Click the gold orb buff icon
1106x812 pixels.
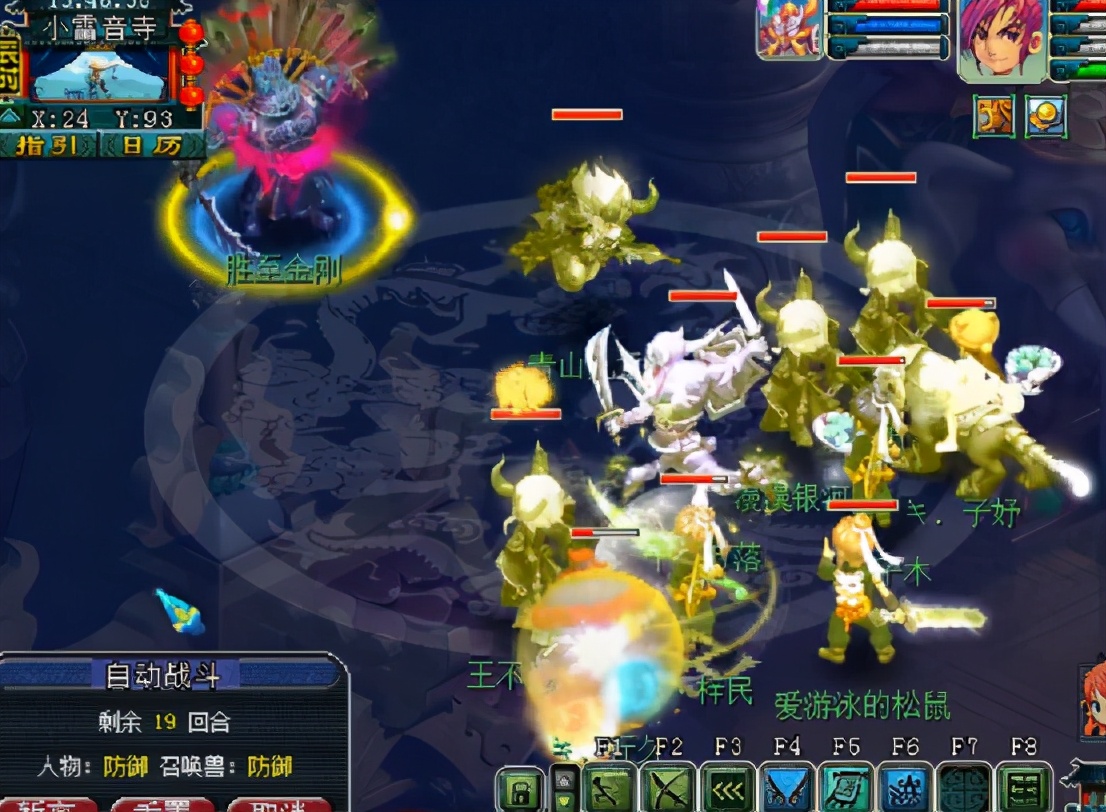click(x=1045, y=116)
